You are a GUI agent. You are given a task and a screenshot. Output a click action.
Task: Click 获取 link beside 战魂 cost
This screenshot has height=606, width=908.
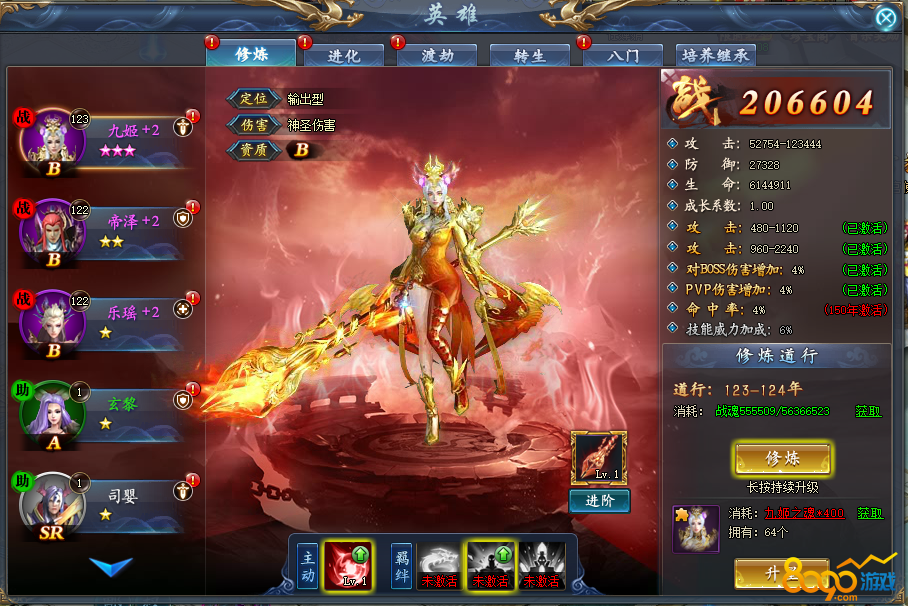[868, 411]
